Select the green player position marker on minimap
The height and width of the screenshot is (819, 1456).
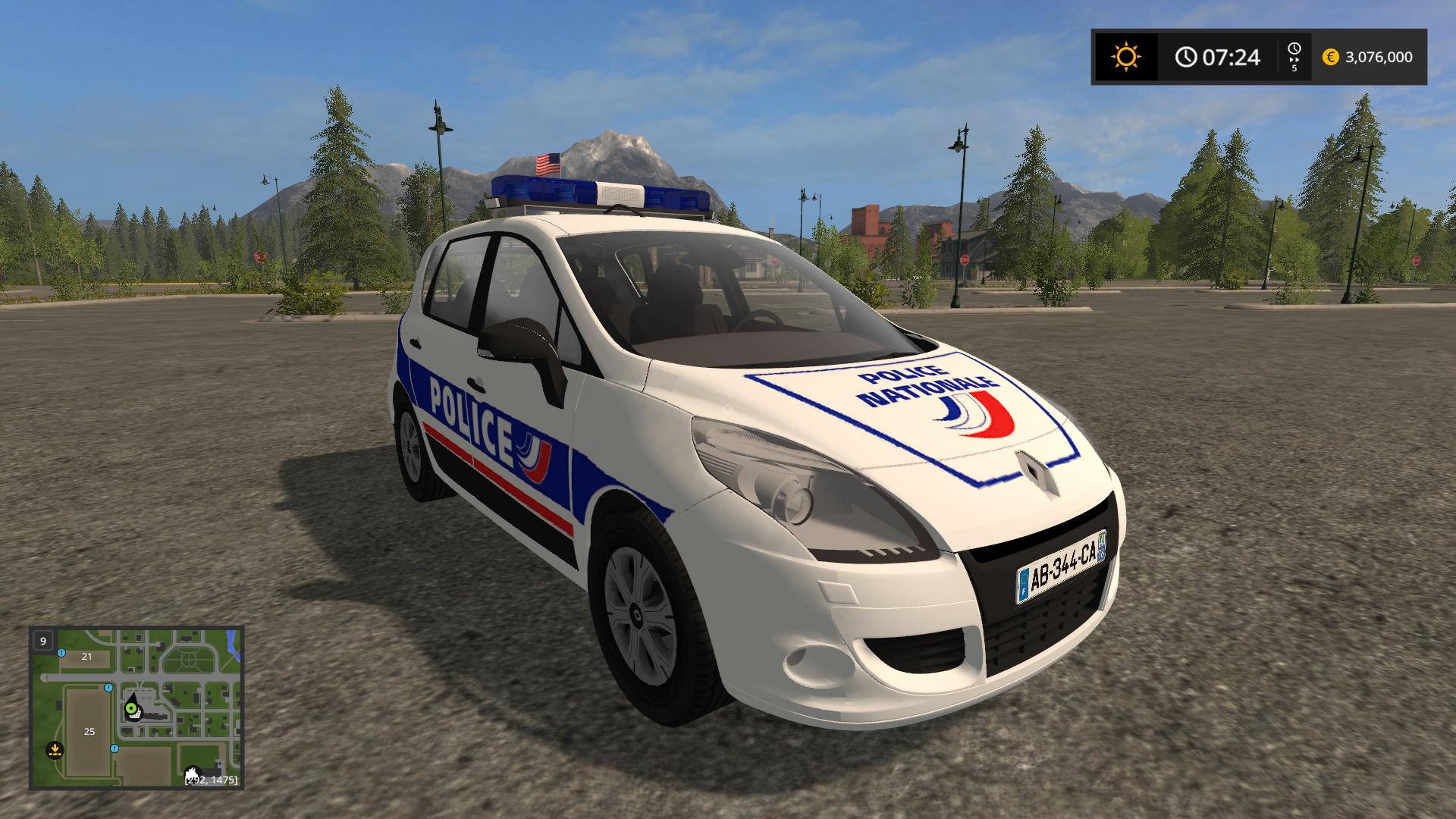click(131, 709)
